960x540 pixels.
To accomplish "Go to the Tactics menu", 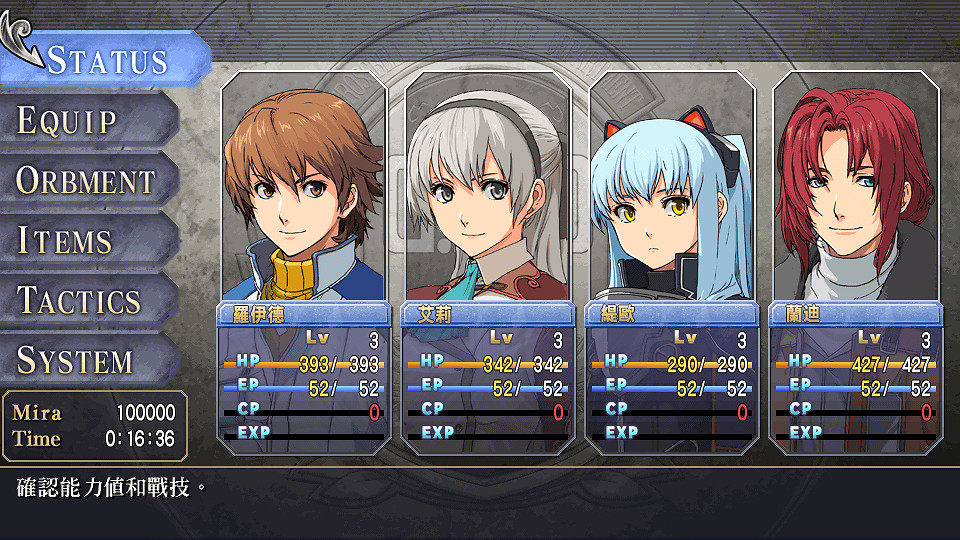I will point(80,301).
